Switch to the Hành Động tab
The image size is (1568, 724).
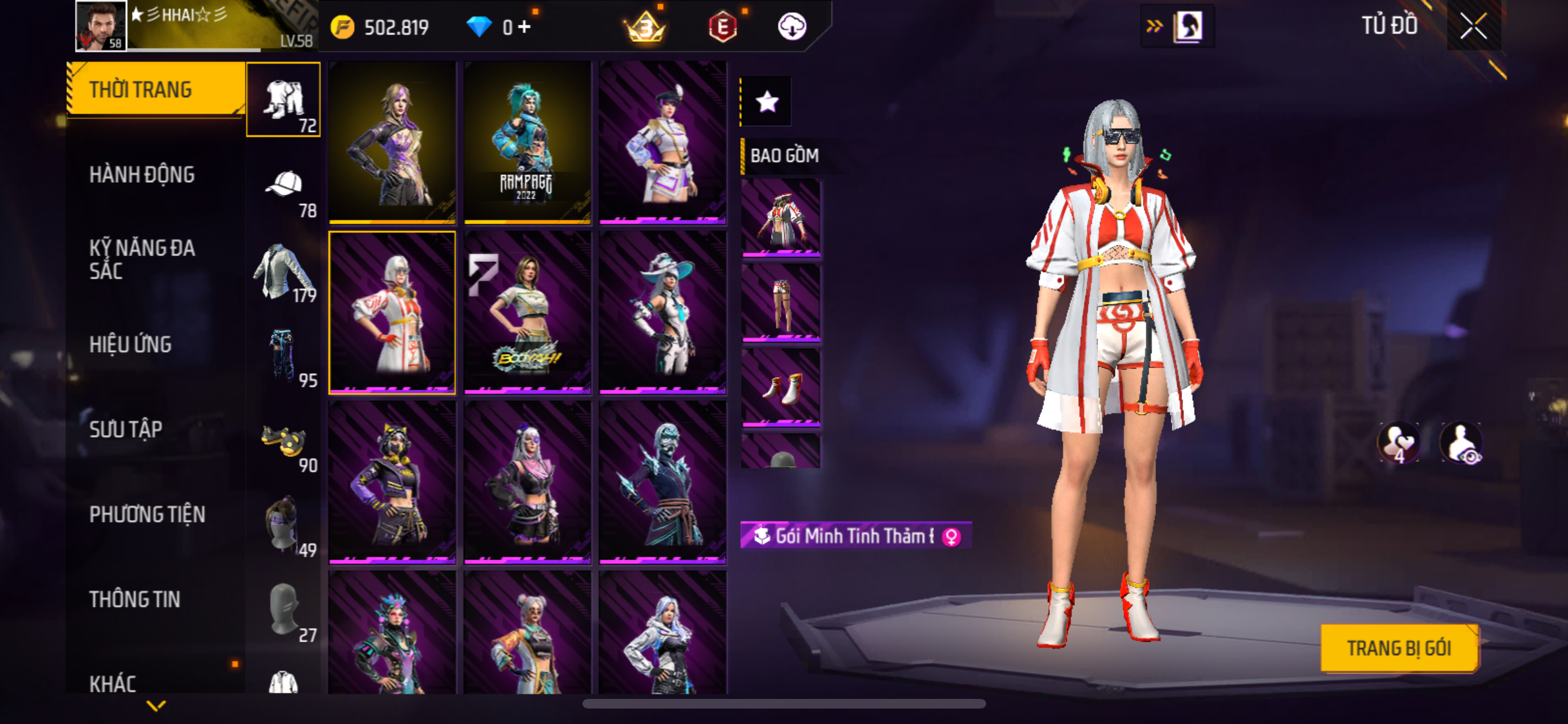tap(142, 174)
